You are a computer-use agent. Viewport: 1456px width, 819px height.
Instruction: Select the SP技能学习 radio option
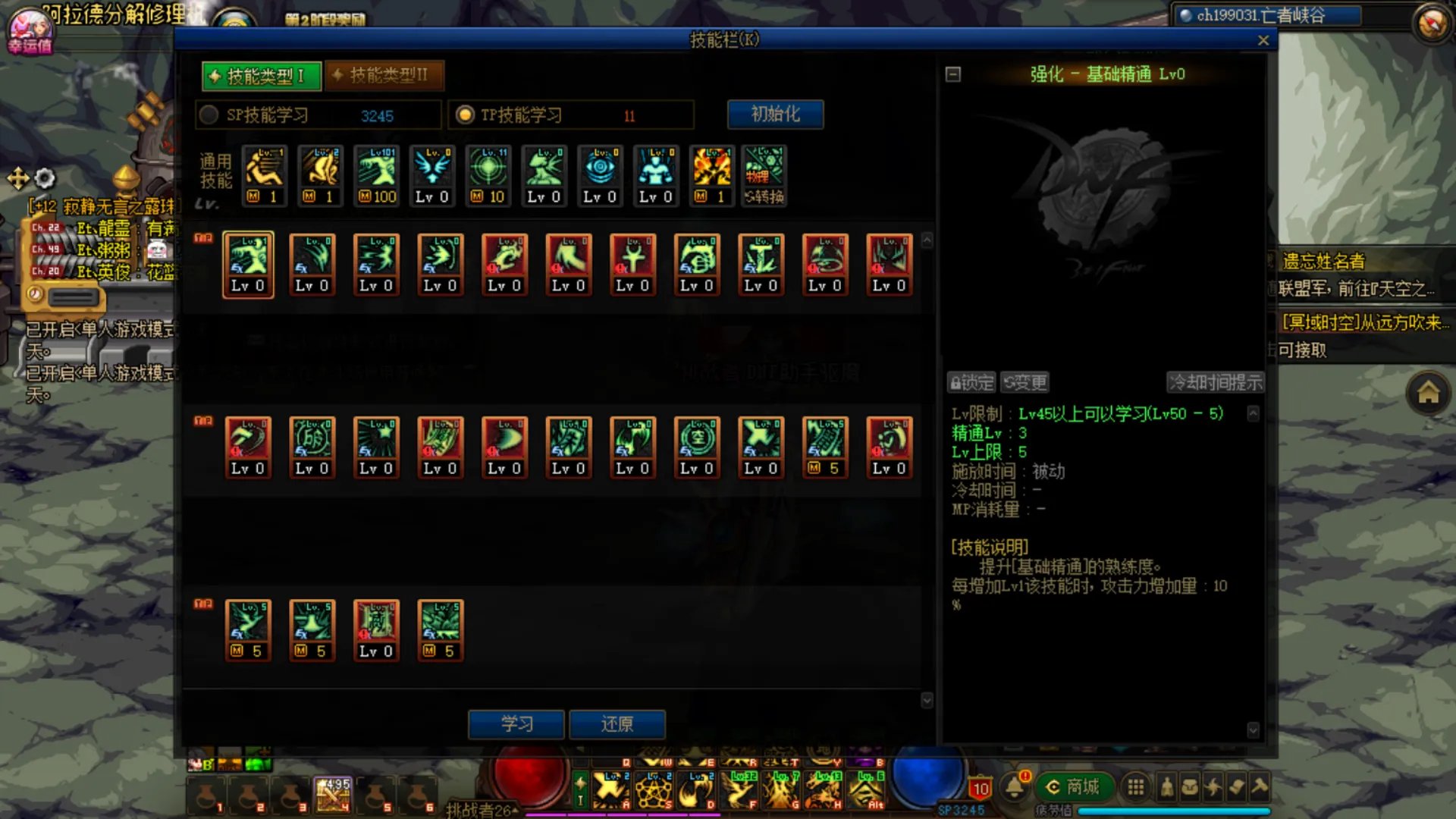click(x=208, y=115)
